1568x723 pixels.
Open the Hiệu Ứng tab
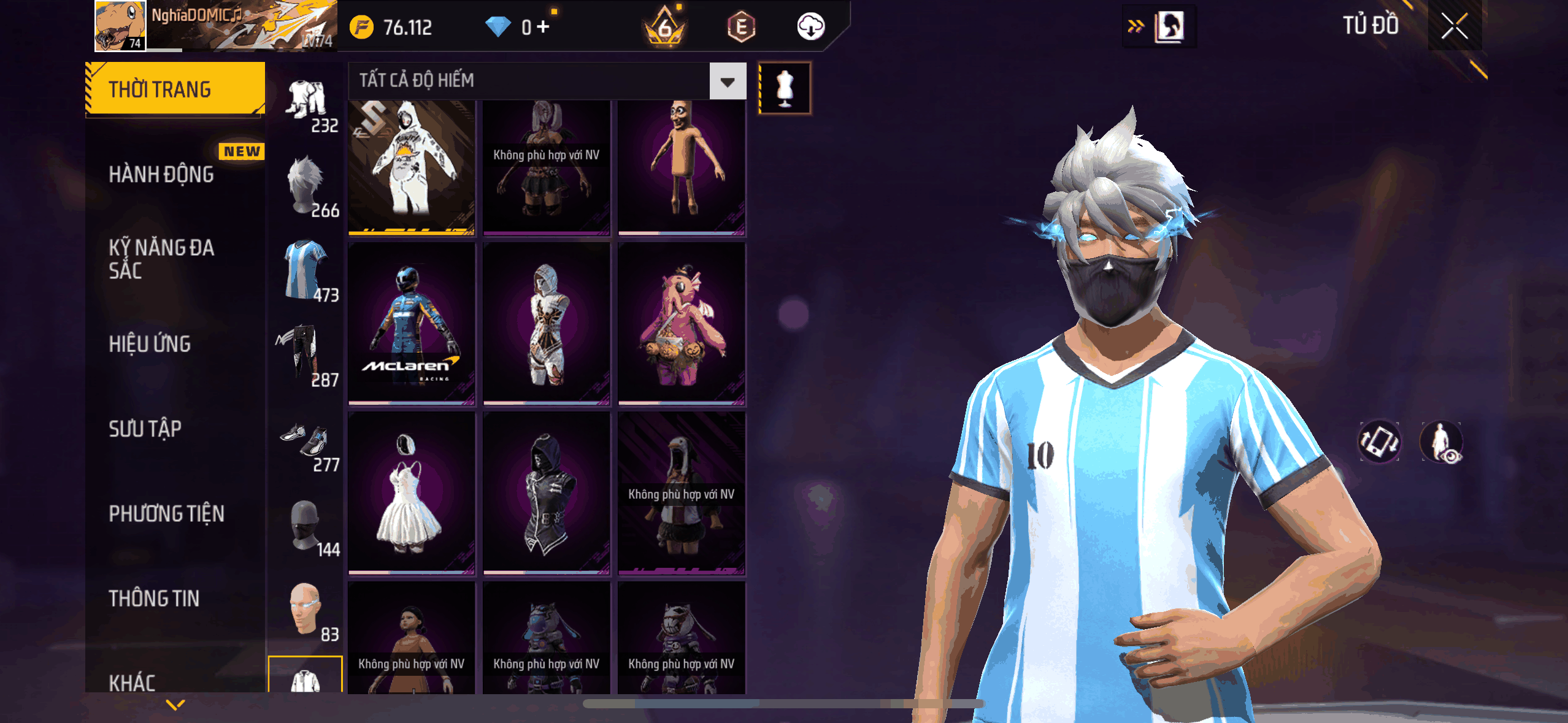click(x=150, y=344)
